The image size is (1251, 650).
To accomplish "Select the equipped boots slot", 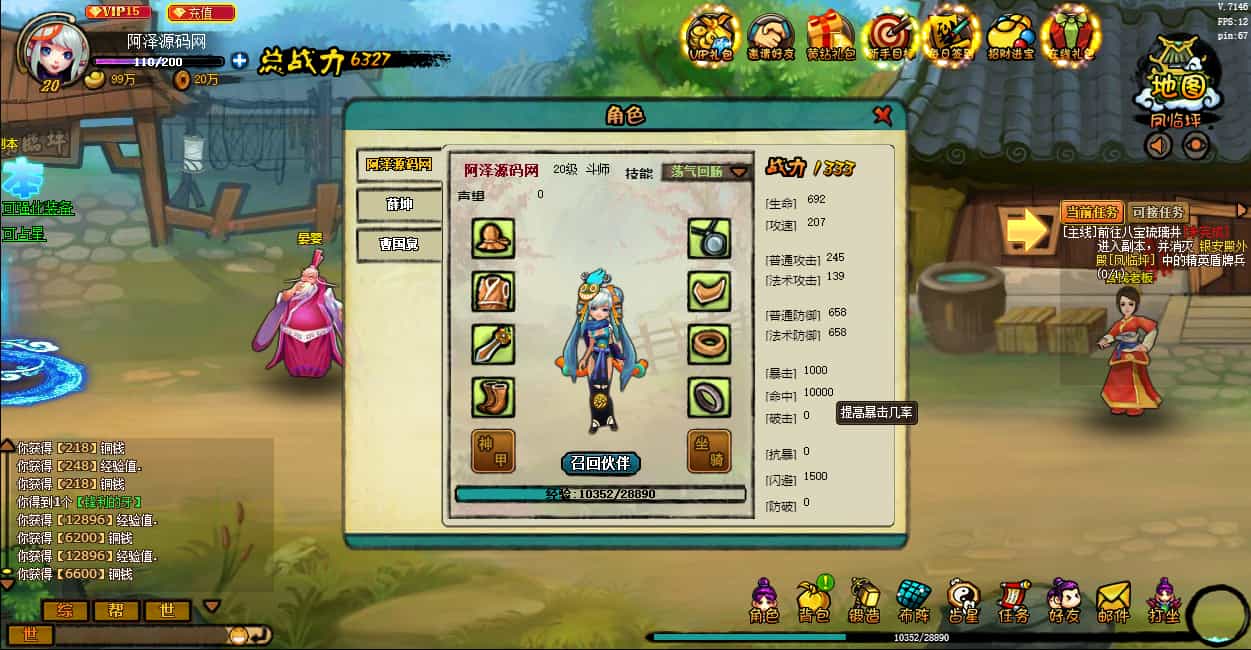I will [x=493, y=397].
